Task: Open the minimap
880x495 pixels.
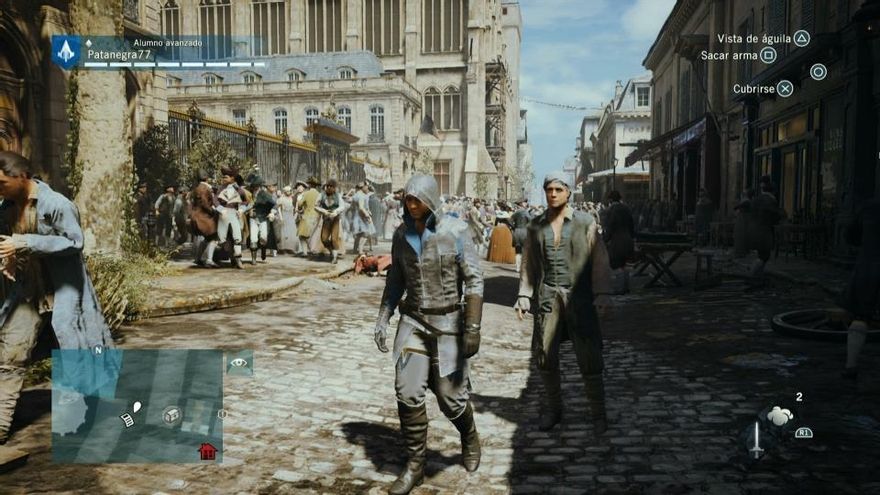Action: 137,404
